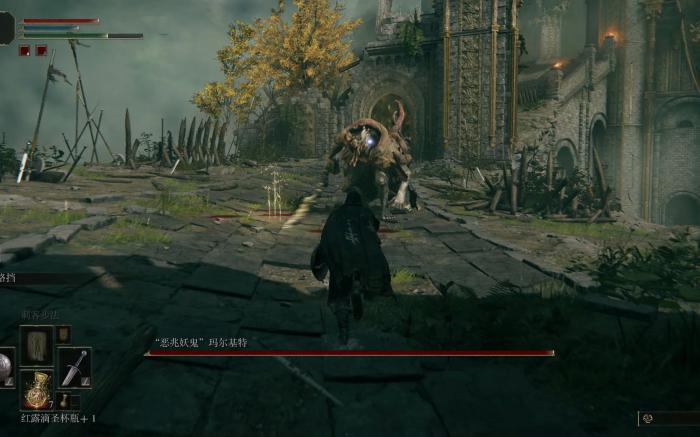This screenshot has width=700, height=437.
Task: Select the small next-flask preview slot
Action: point(63,401)
